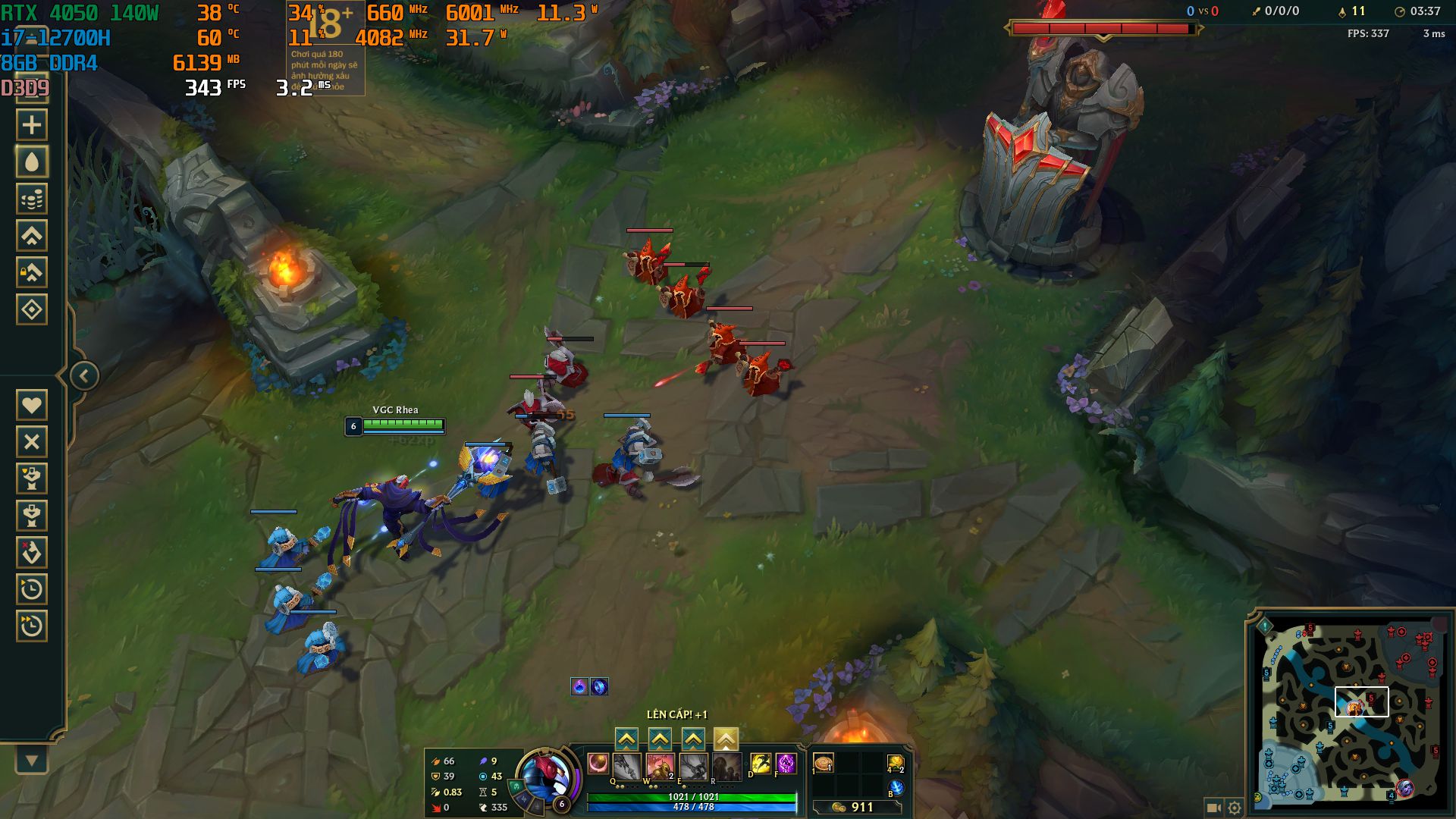Click the fast-forward game time clock icon
This screenshot has width=1456, height=819.
point(33,623)
